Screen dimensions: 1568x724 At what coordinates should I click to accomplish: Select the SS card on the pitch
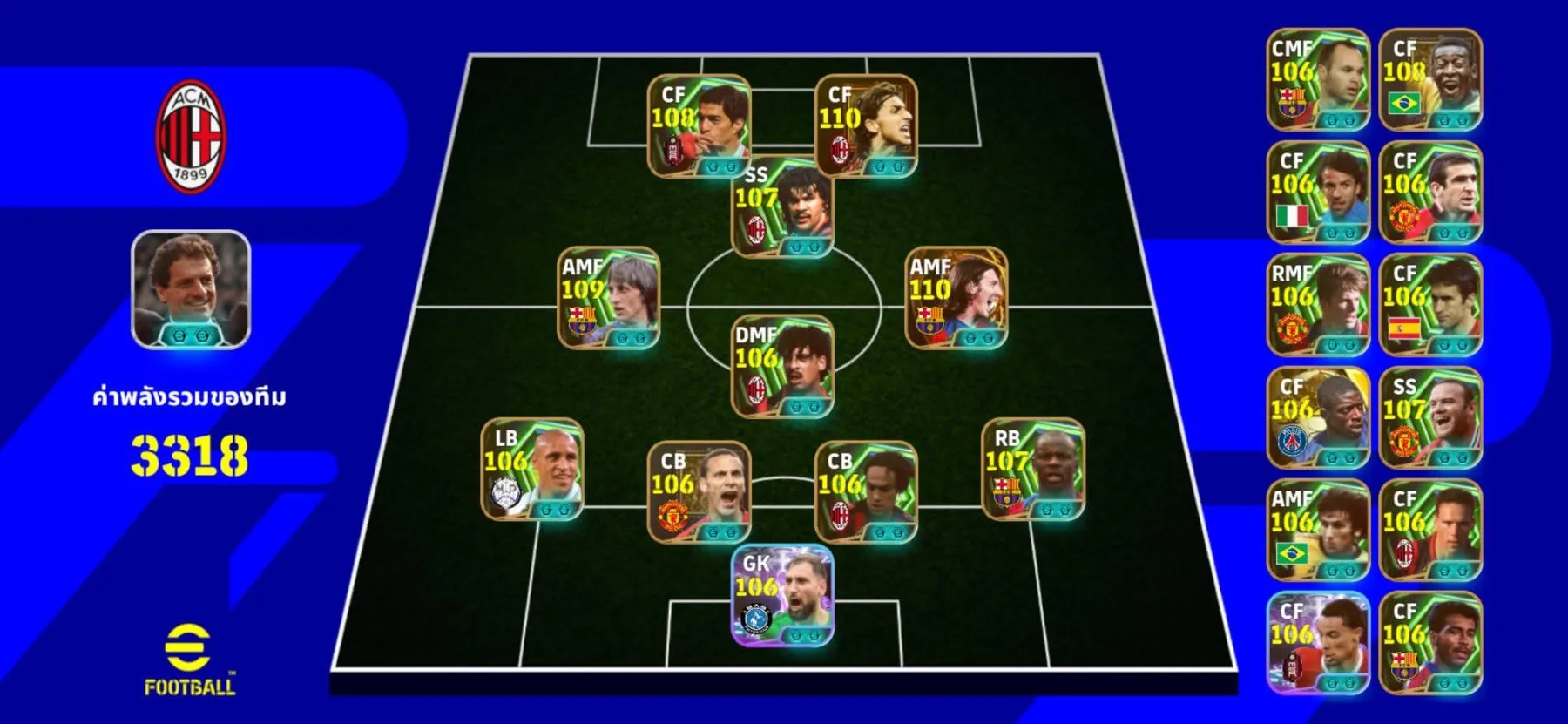click(x=782, y=207)
